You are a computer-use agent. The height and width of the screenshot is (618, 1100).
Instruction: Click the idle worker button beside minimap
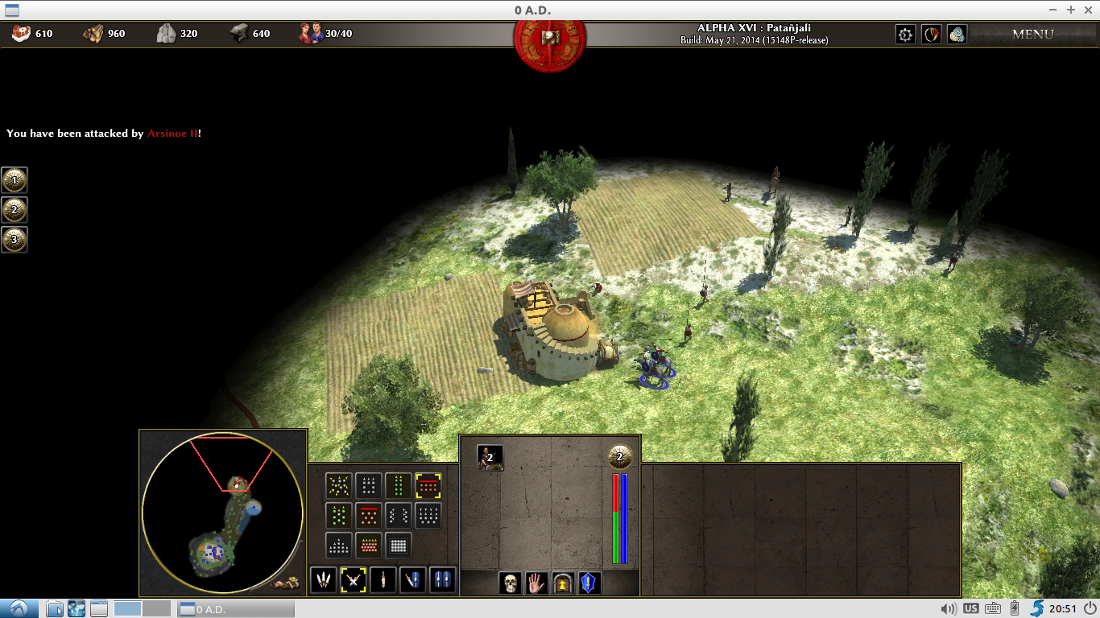pos(288,582)
